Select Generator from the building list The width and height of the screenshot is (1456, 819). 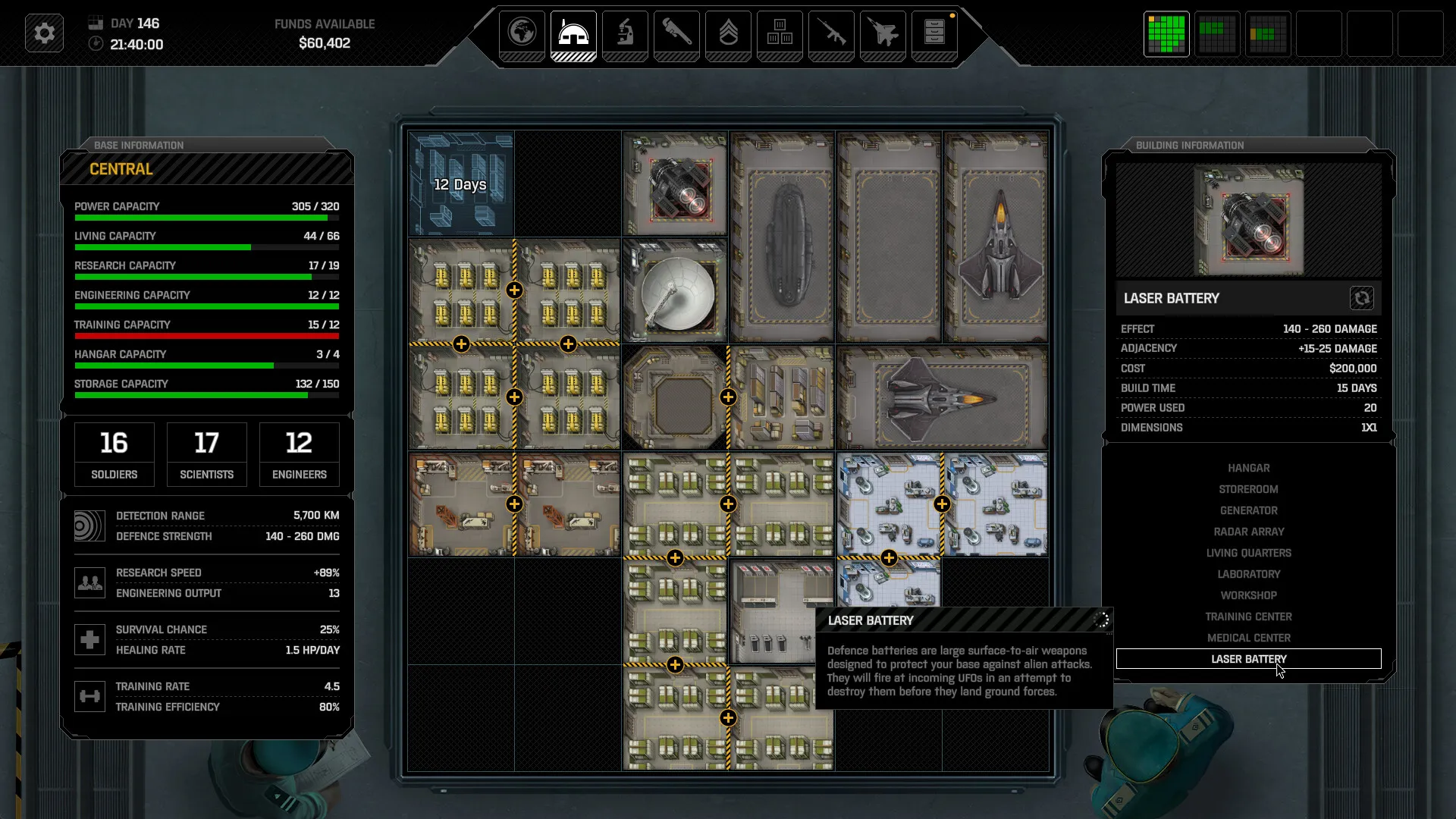(x=1248, y=510)
